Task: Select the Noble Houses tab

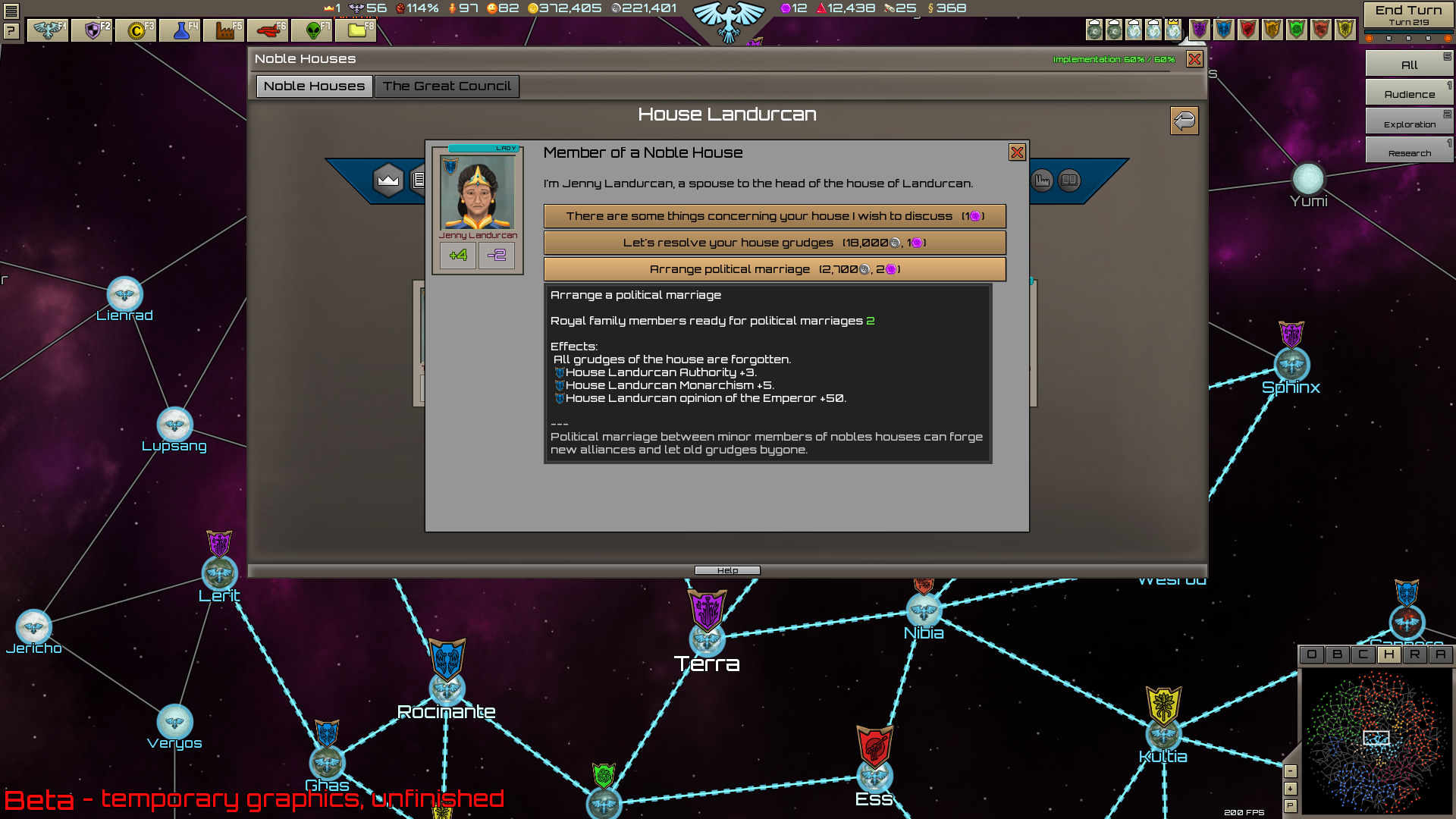Action: [x=313, y=86]
